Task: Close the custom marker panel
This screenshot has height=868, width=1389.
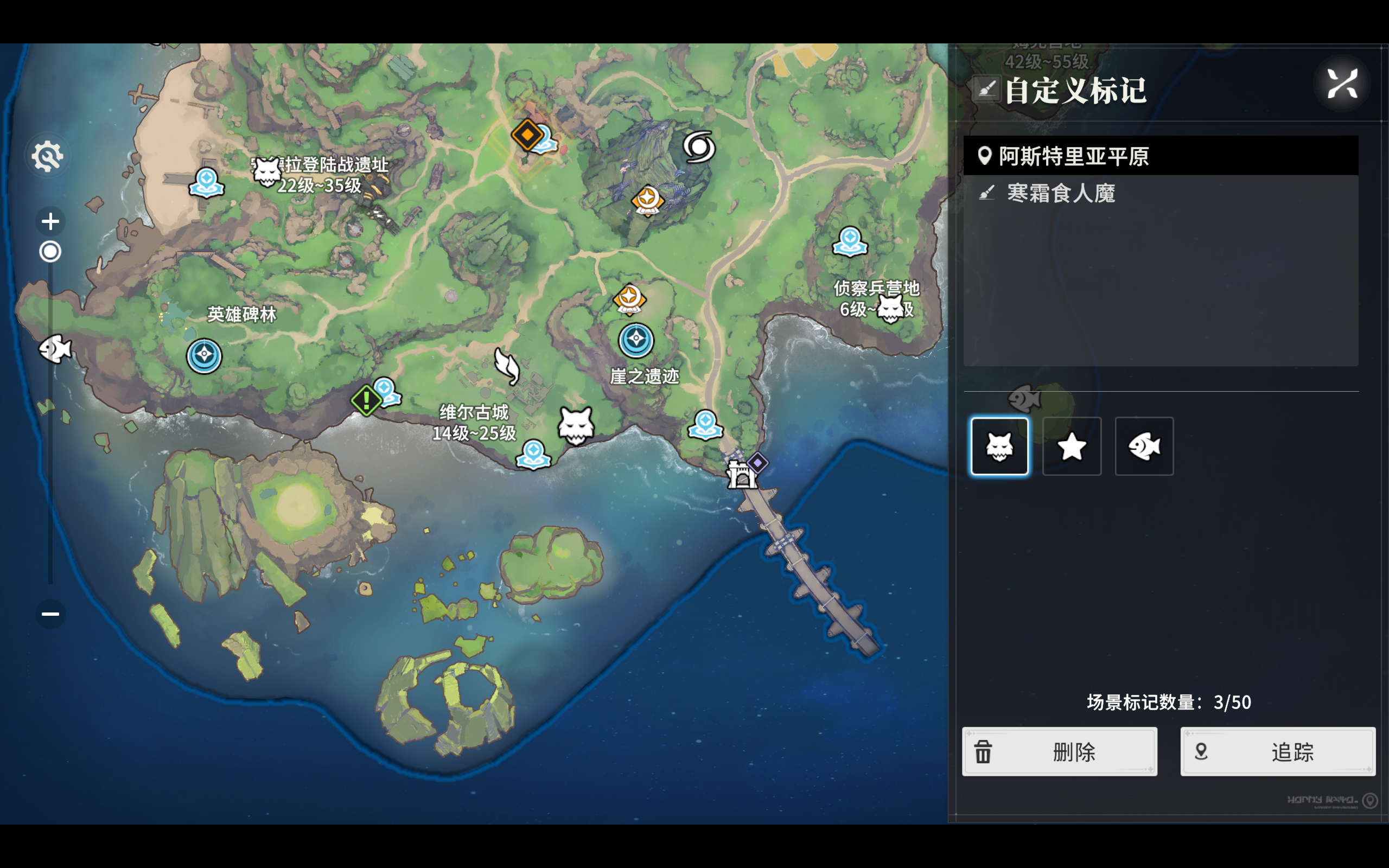Action: [x=1342, y=85]
